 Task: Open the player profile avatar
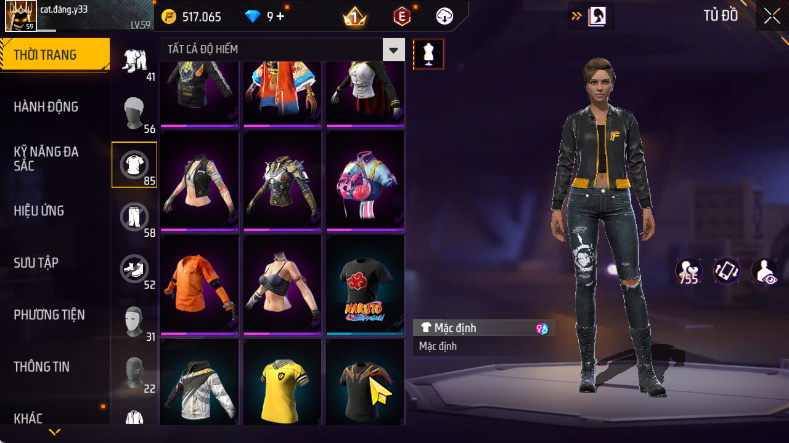coord(20,17)
